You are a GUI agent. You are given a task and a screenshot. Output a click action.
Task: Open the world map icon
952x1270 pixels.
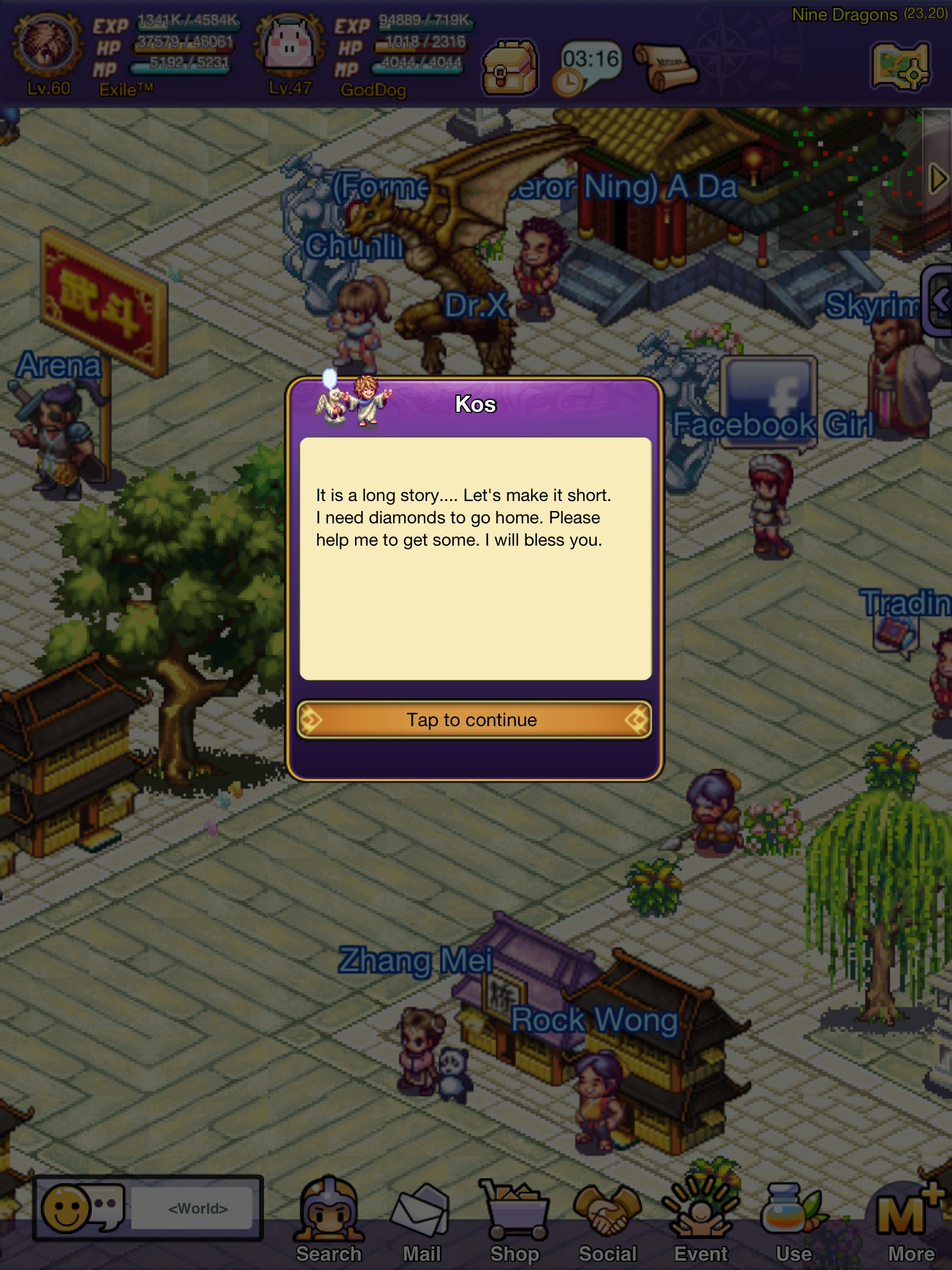click(901, 66)
